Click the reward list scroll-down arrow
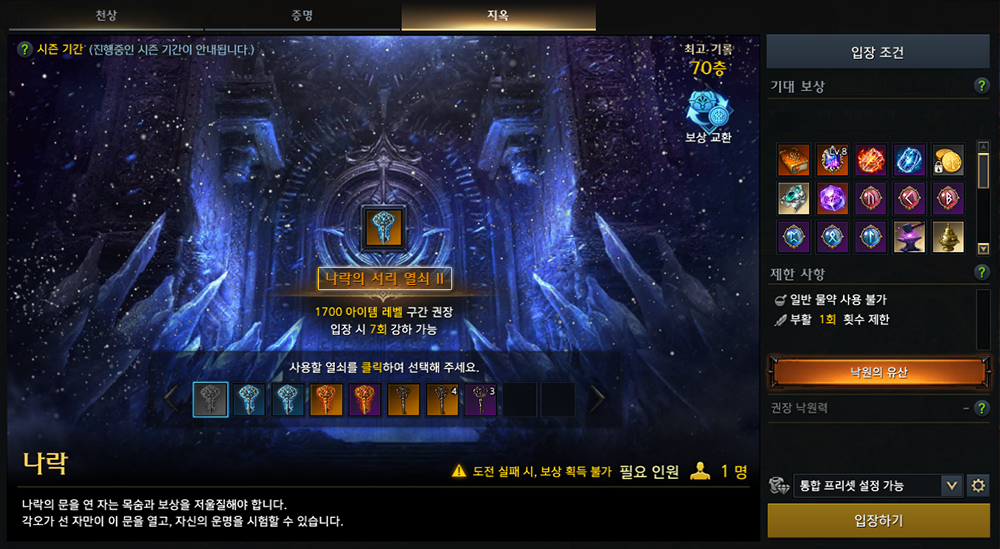1000x549 pixels. 983,248
